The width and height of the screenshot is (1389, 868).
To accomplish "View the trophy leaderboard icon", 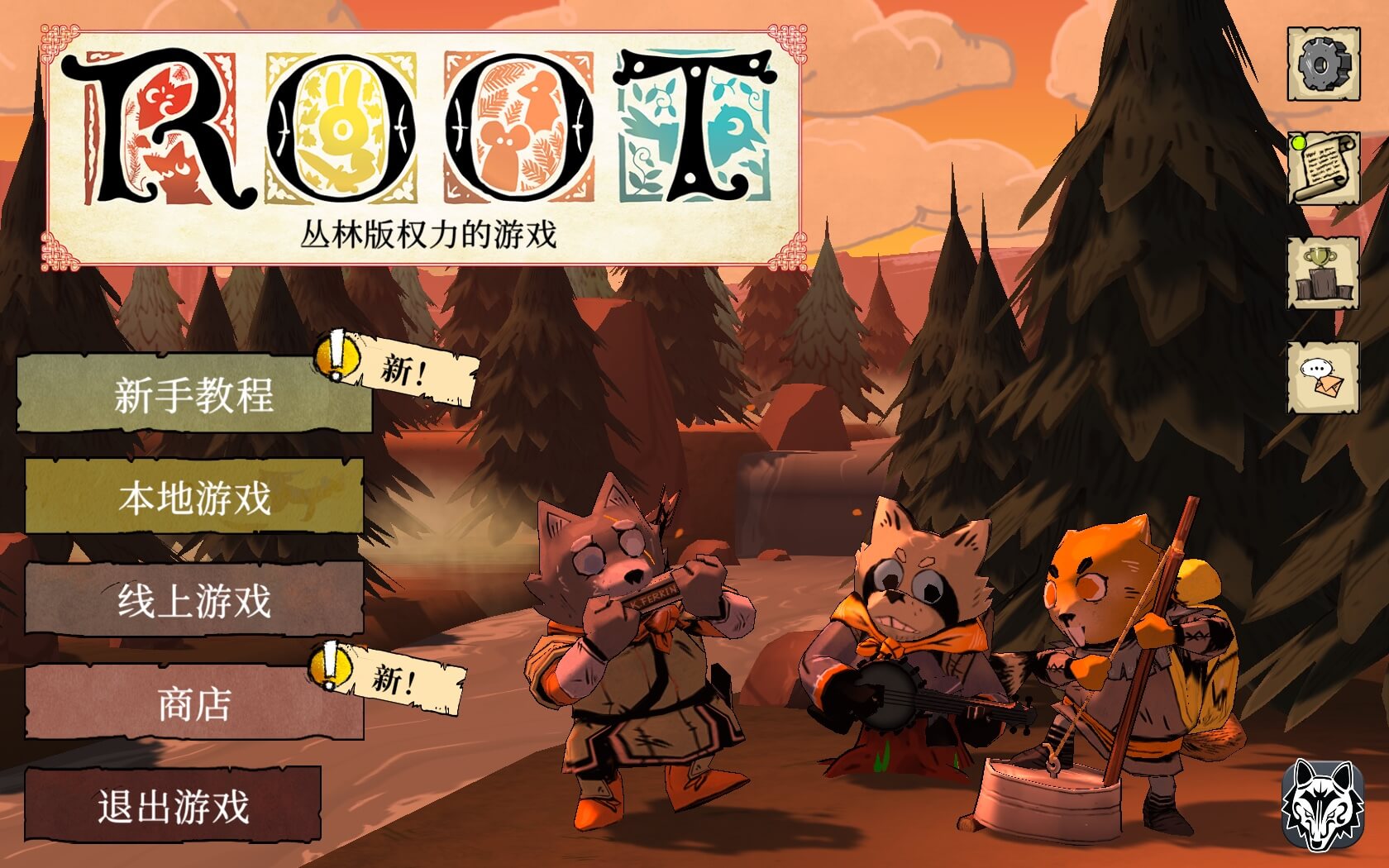I will tap(1322, 273).
